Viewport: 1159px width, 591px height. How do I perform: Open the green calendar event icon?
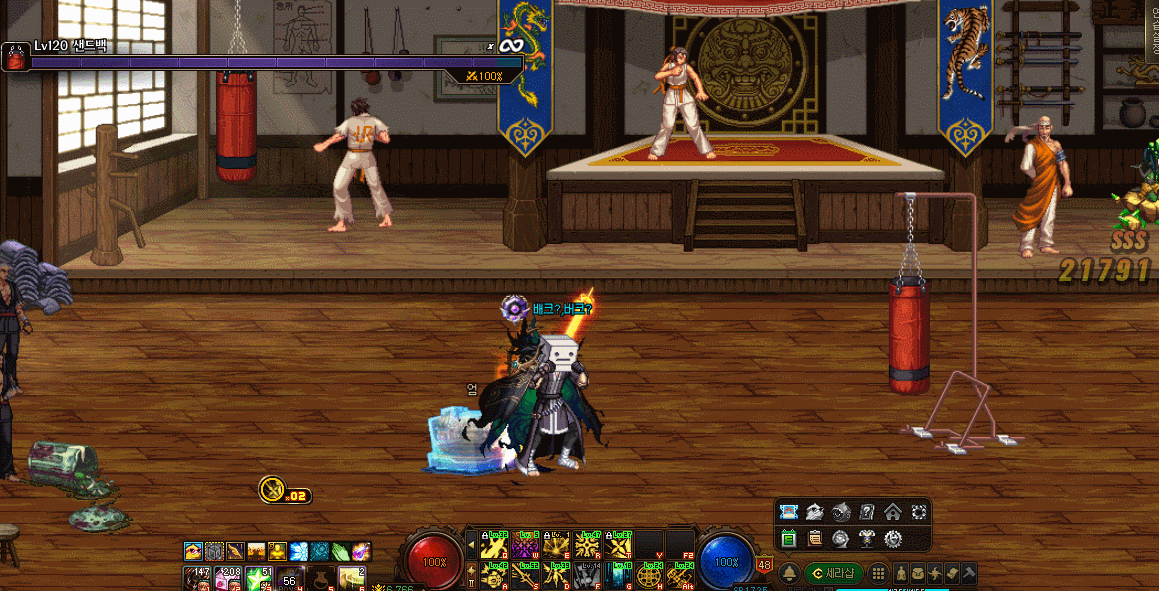click(788, 539)
